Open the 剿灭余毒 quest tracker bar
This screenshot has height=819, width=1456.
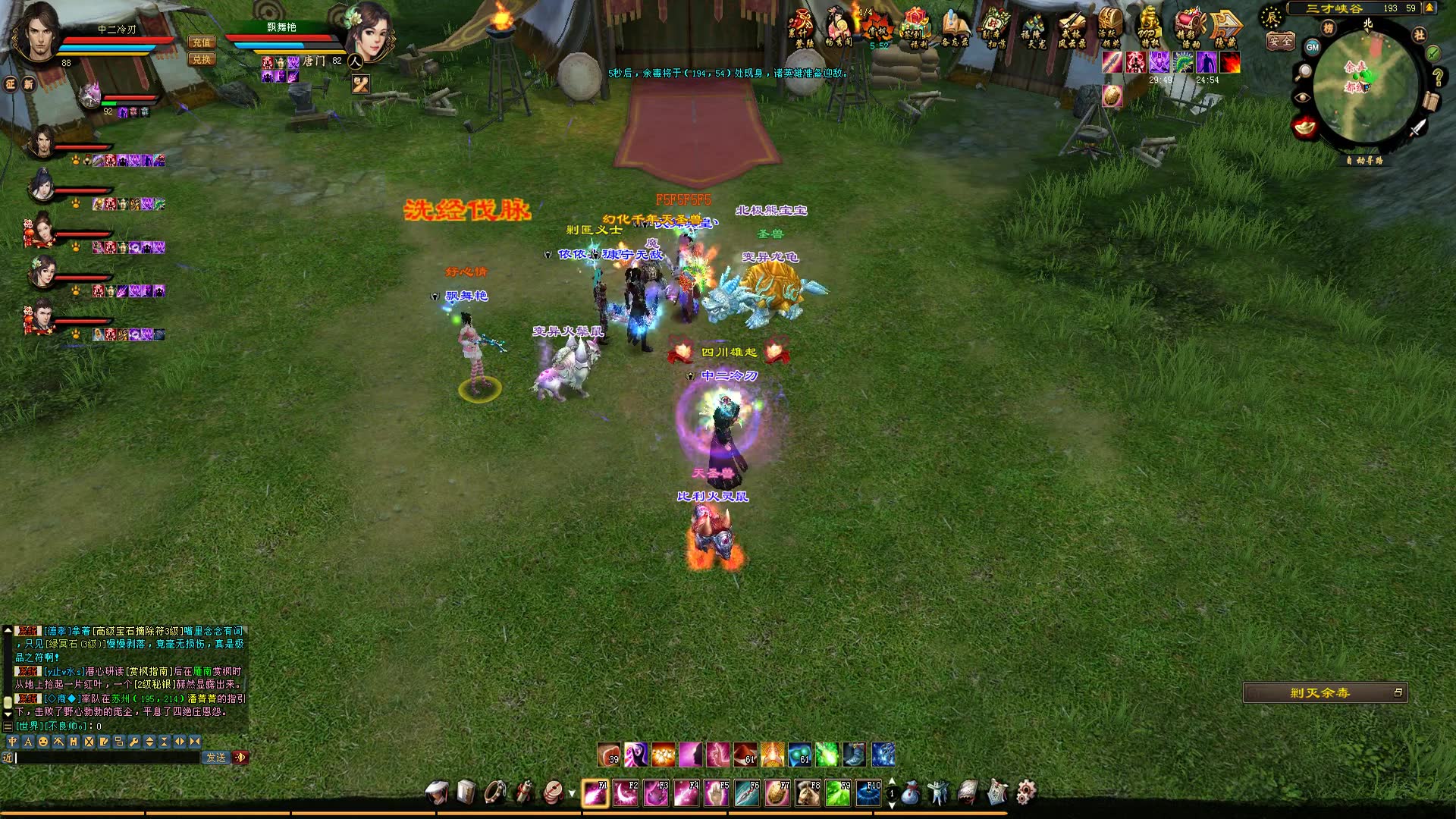pos(1320,692)
